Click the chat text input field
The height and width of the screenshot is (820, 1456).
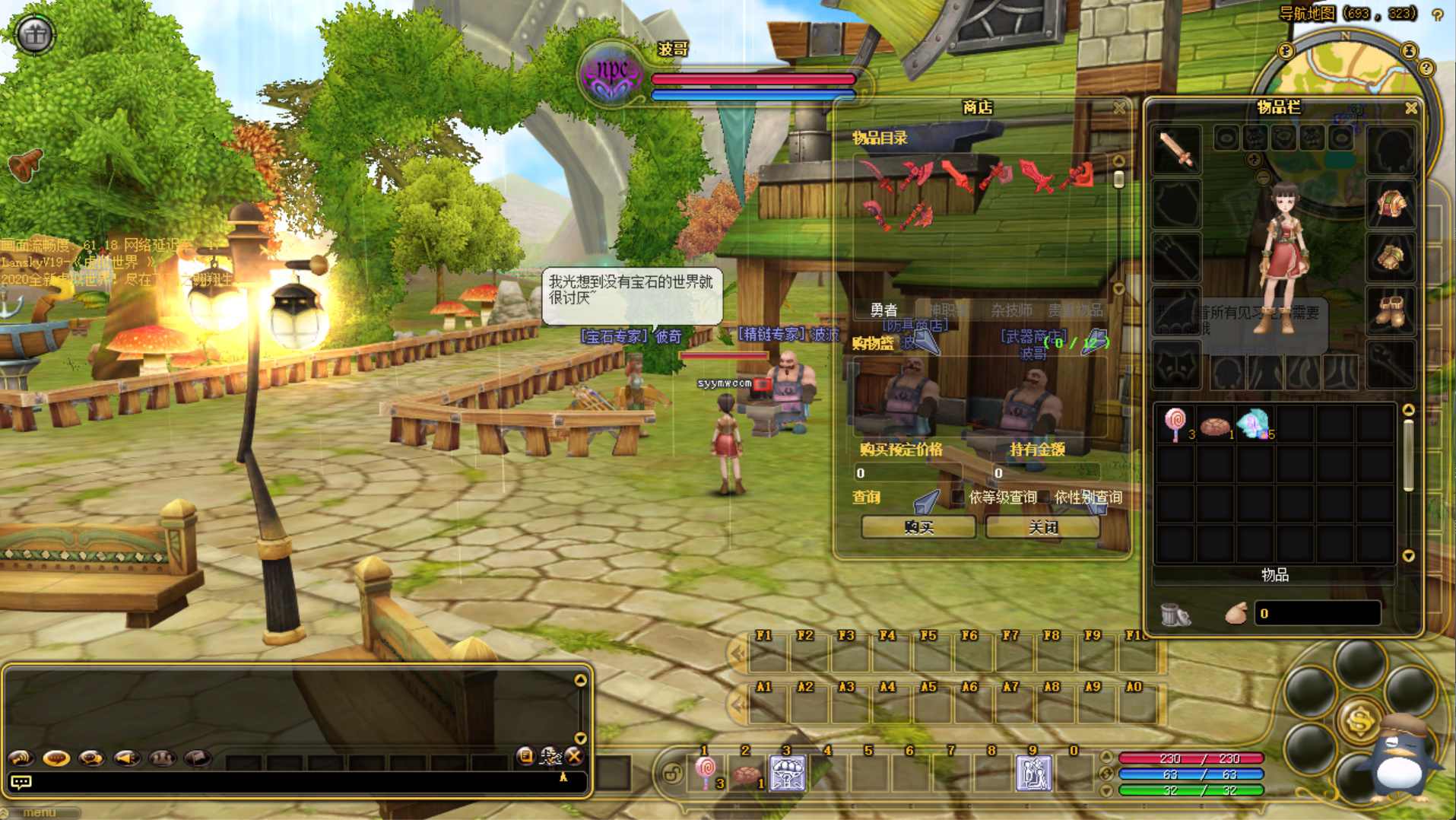297,781
